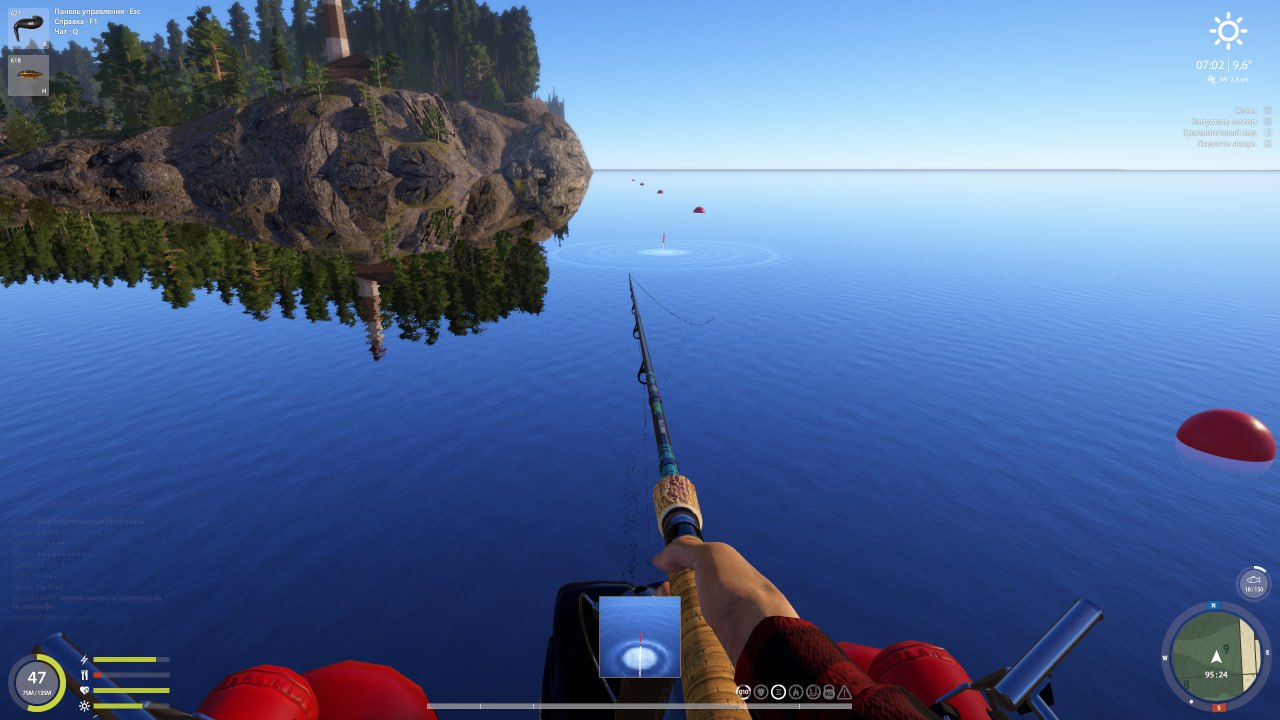The width and height of the screenshot is (1280, 720).
Task: Click the sun weather icon
Action: pyautogui.click(x=1228, y=31)
